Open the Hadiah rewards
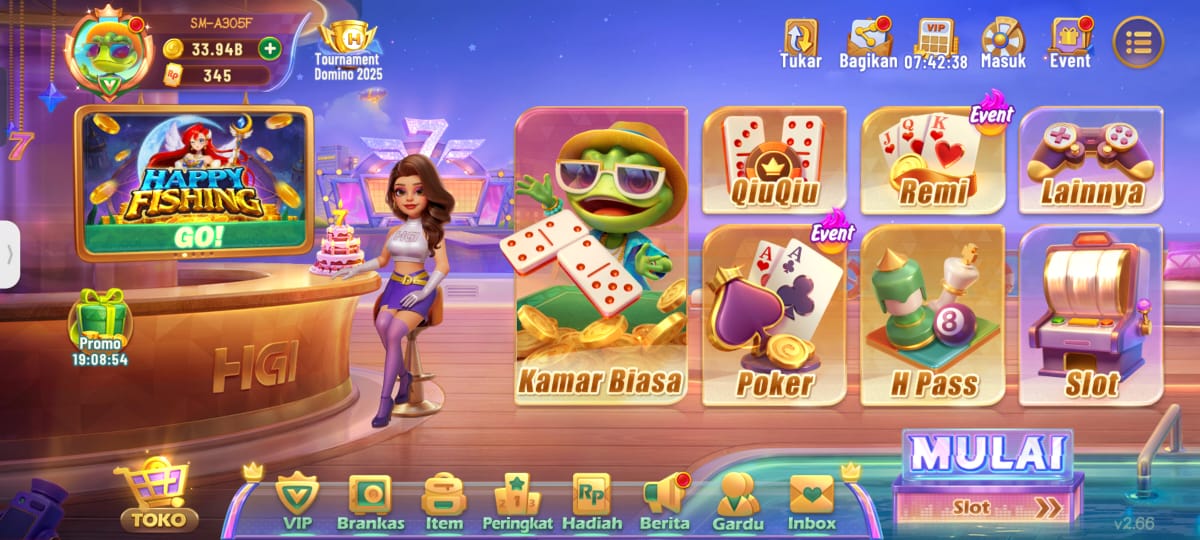Image resolution: width=1200 pixels, height=540 pixels. pyautogui.click(x=591, y=502)
